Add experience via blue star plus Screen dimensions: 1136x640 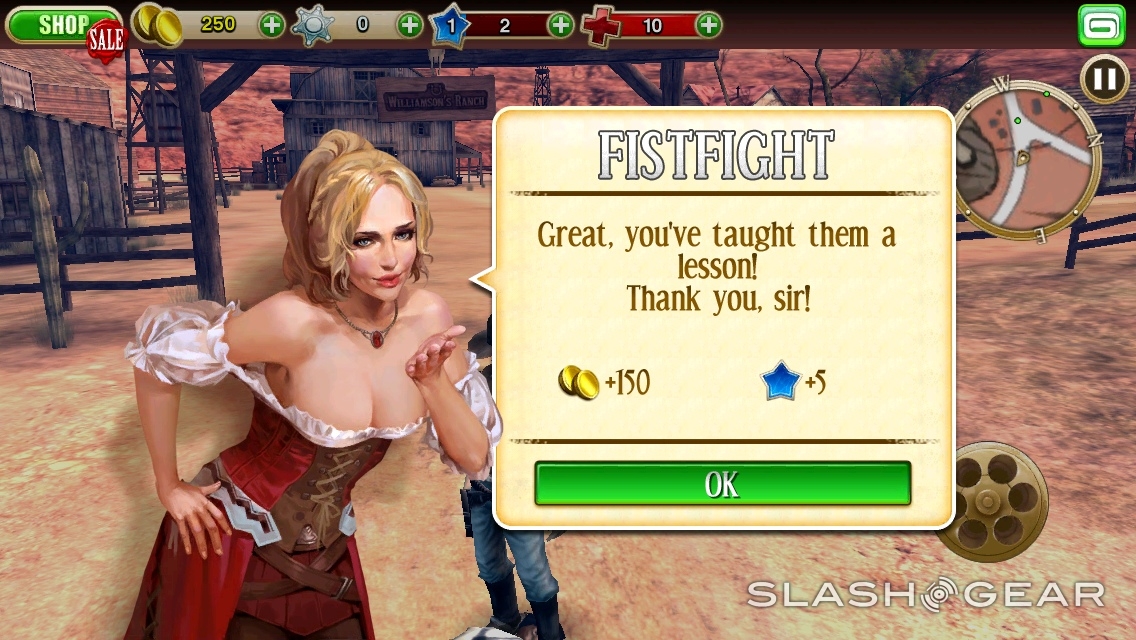click(561, 25)
